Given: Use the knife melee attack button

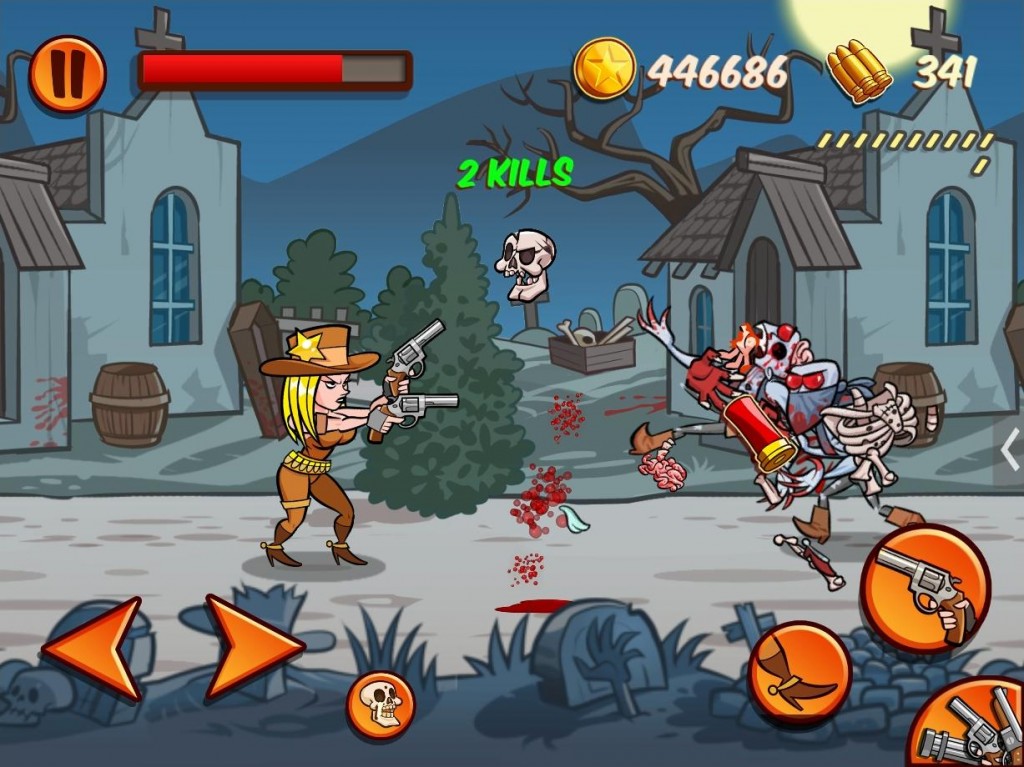Looking at the screenshot, I should pos(799,671).
